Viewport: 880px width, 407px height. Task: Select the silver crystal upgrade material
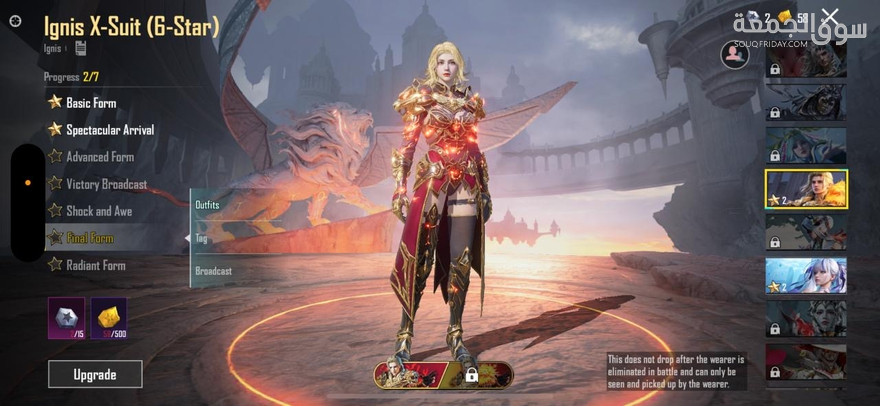tap(66, 317)
